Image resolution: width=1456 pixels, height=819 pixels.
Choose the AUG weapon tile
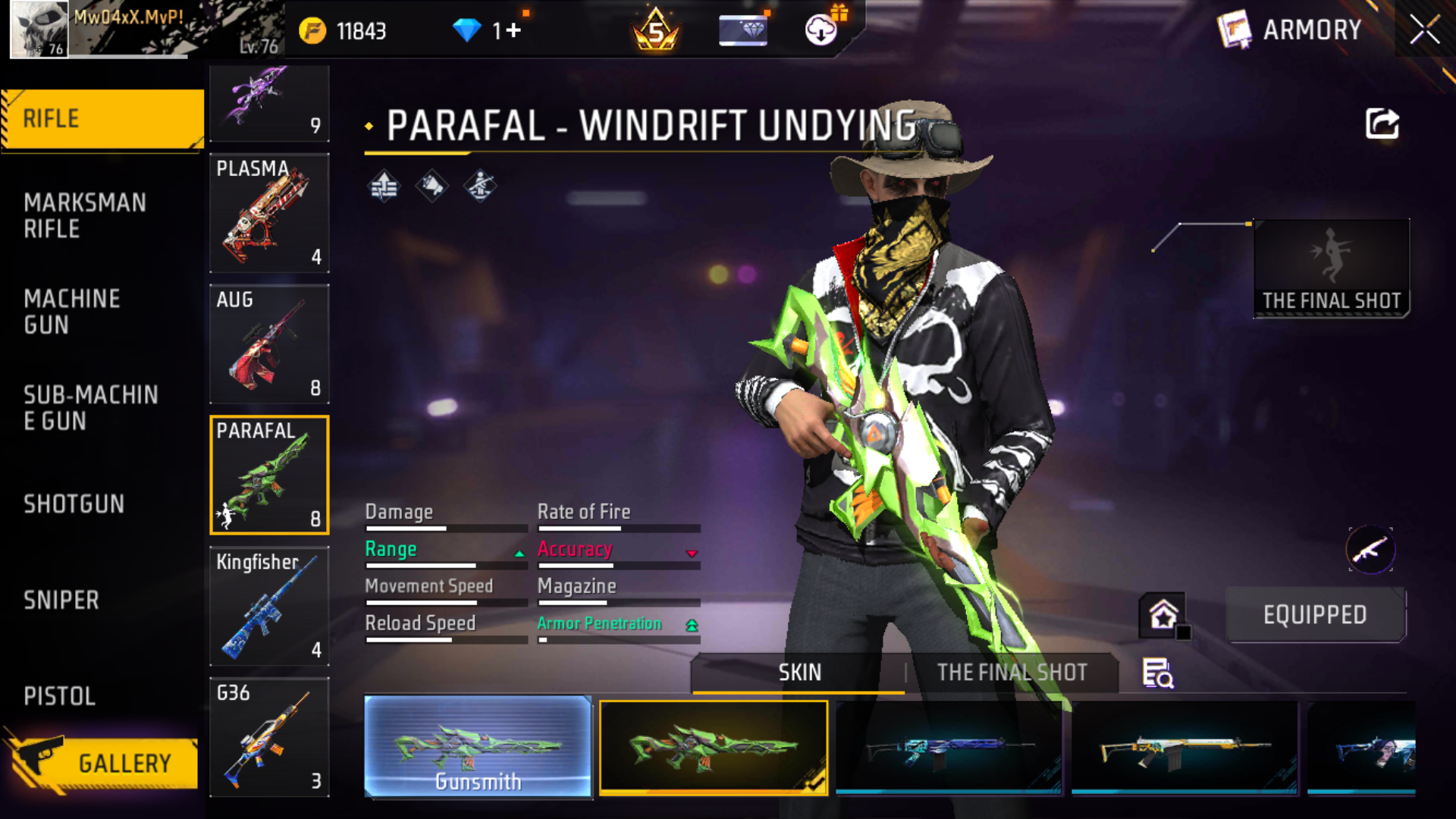pos(269,344)
